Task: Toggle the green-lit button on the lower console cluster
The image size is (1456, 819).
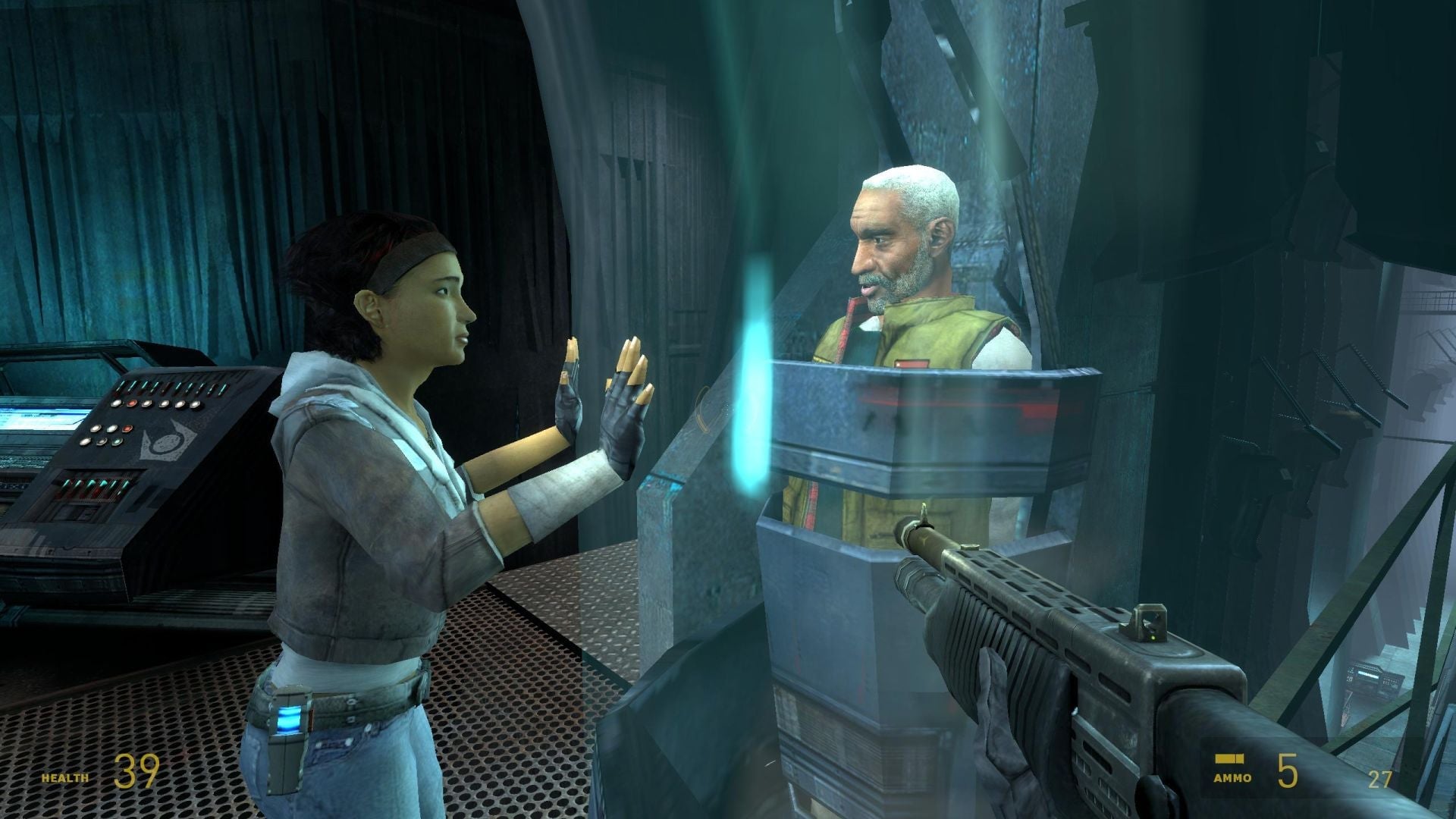Action: (x=118, y=442)
